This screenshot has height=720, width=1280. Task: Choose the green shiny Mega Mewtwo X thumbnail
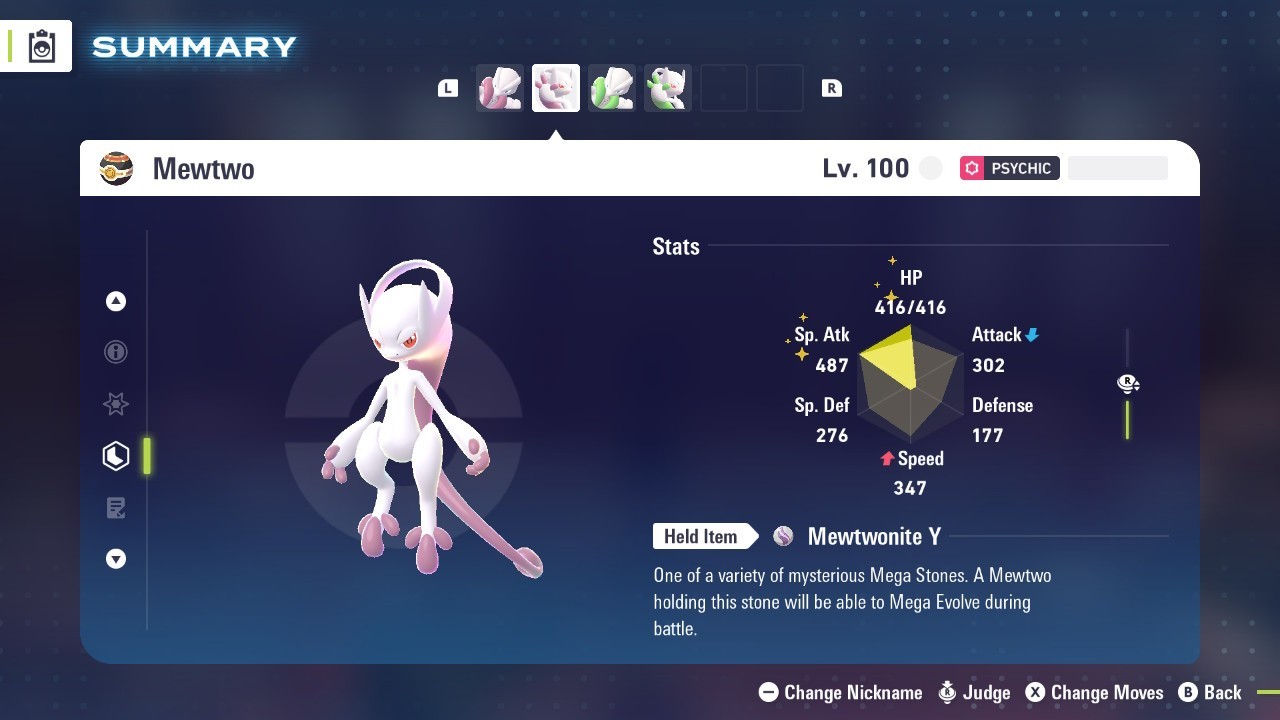[612, 89]
